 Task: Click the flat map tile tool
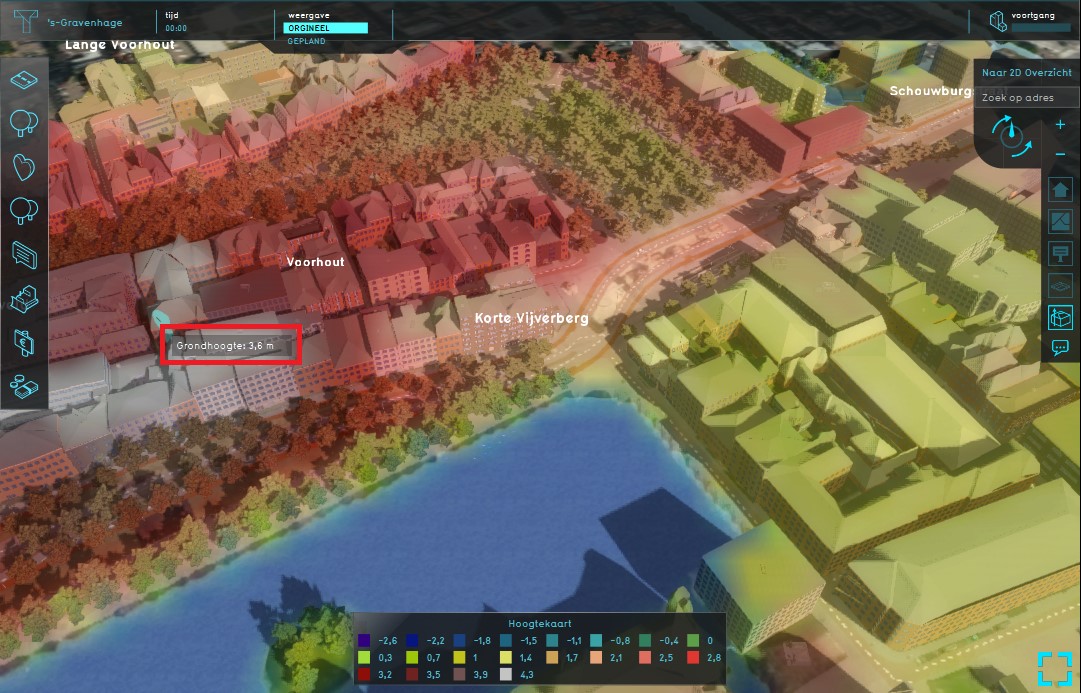point(24,80)
